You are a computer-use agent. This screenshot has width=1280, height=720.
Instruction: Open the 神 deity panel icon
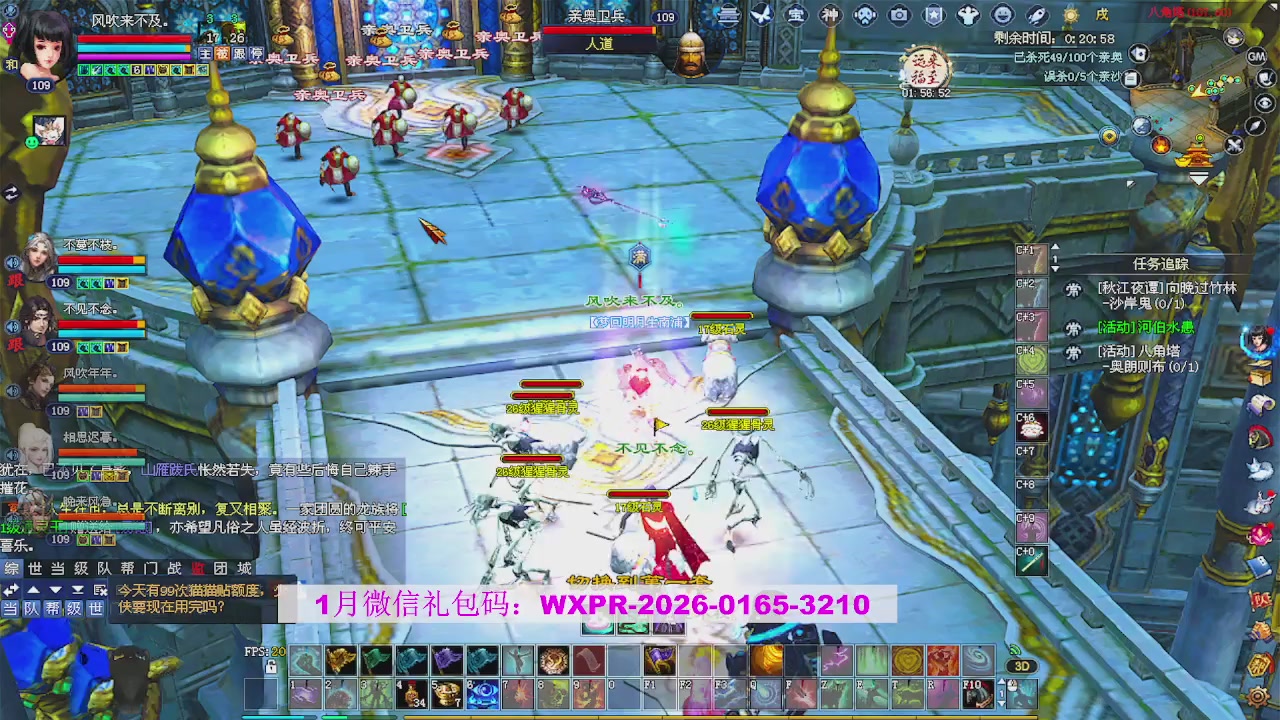click(x=831, y=14)
